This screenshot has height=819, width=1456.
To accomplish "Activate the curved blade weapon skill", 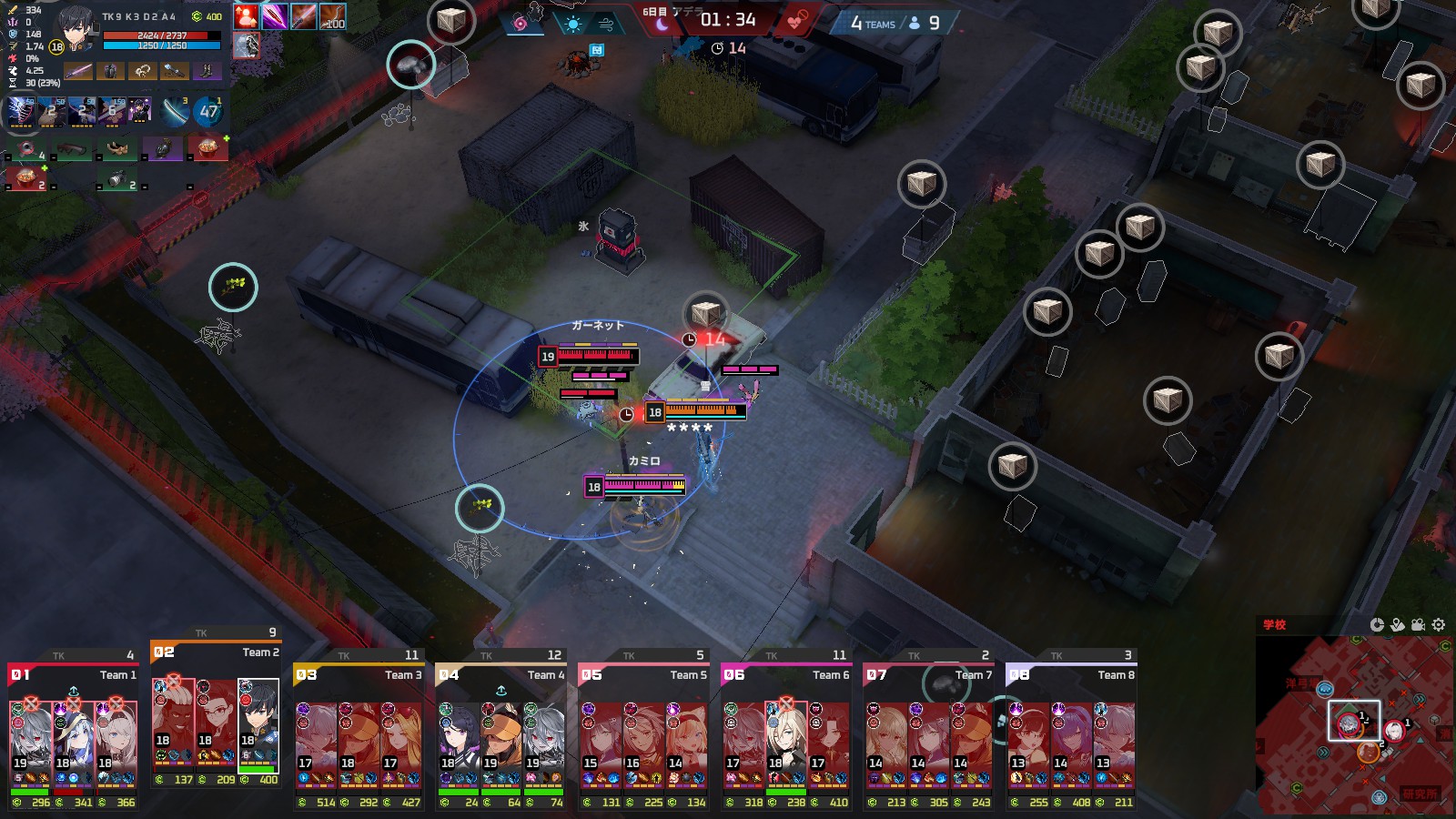I will (174, 111).
